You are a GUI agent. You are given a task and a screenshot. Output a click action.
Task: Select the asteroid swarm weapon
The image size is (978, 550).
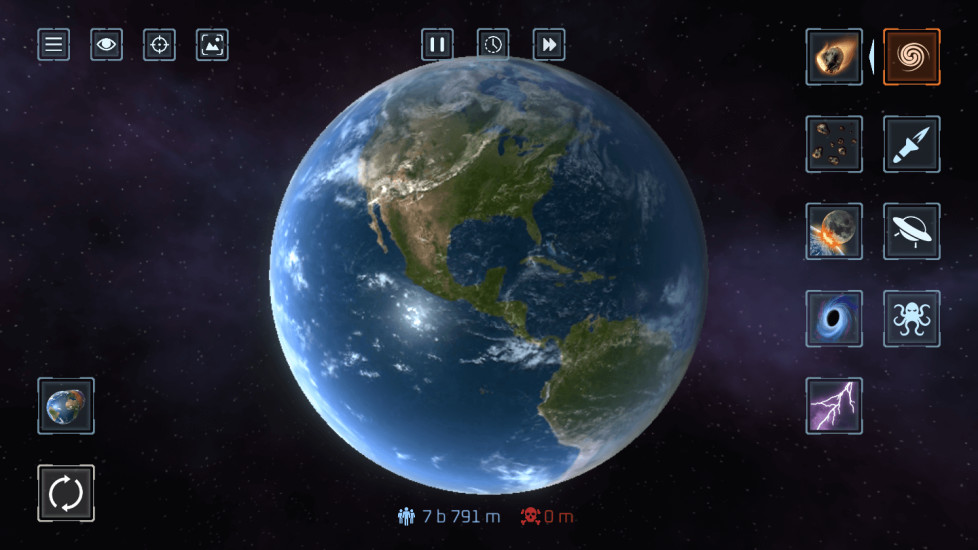[x=834, y=144]
